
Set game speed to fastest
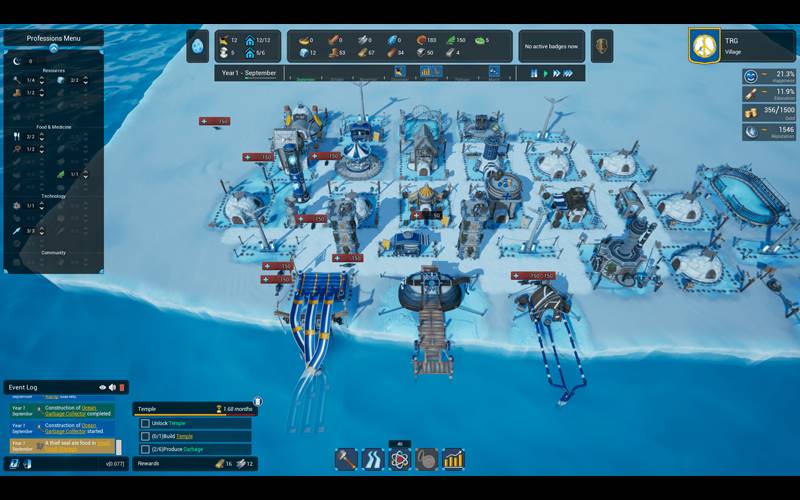coord(569,73)
